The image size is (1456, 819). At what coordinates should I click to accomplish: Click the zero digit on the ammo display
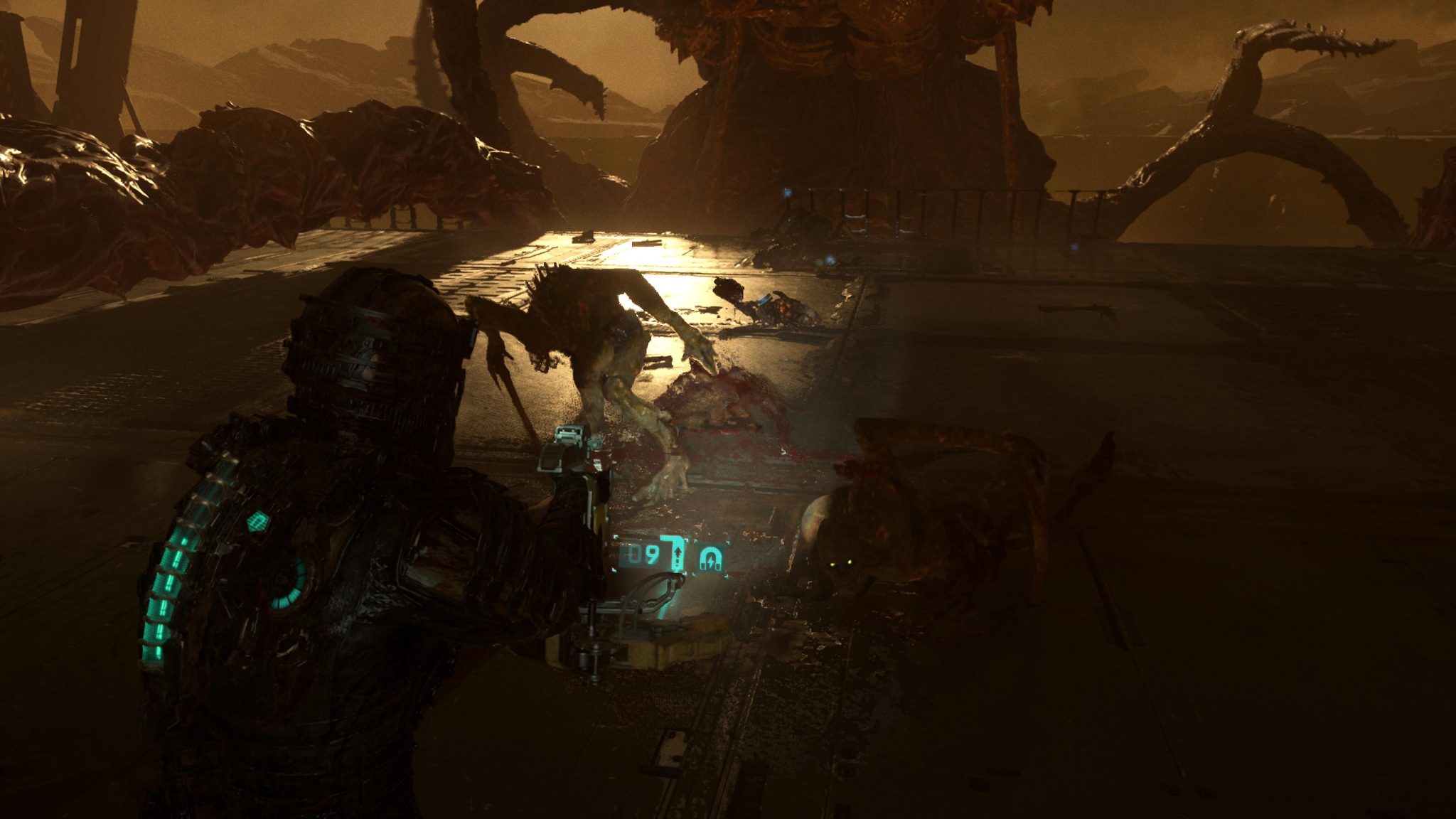pos(634,553)
